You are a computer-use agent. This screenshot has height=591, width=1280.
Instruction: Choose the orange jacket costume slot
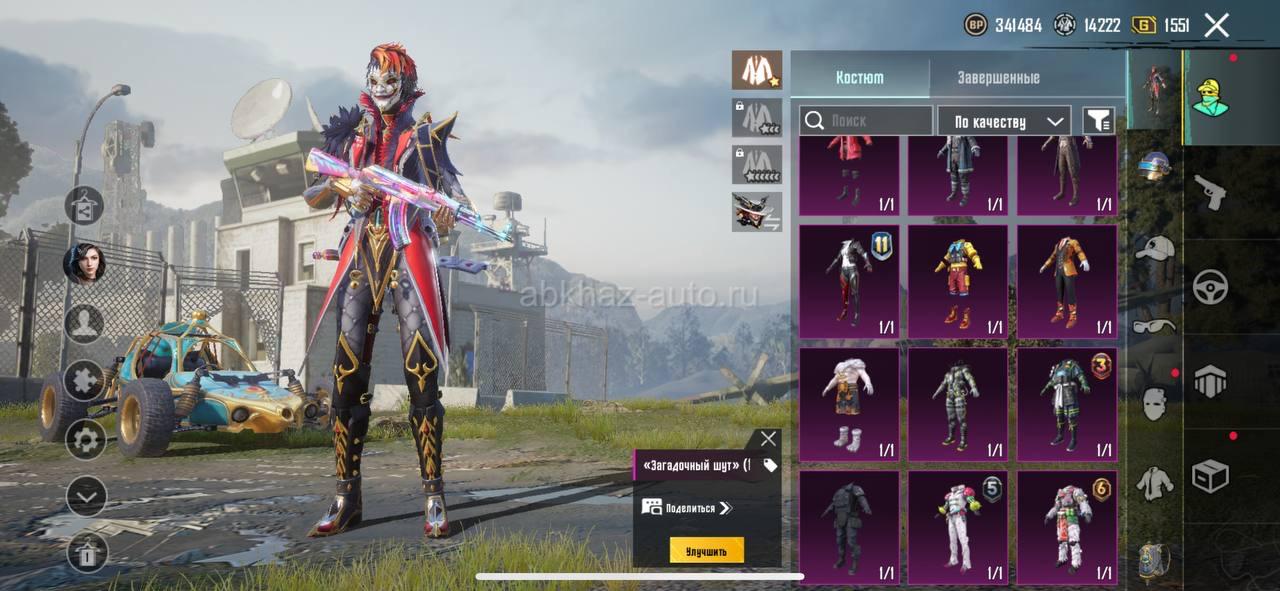(x=1067, y=281)
